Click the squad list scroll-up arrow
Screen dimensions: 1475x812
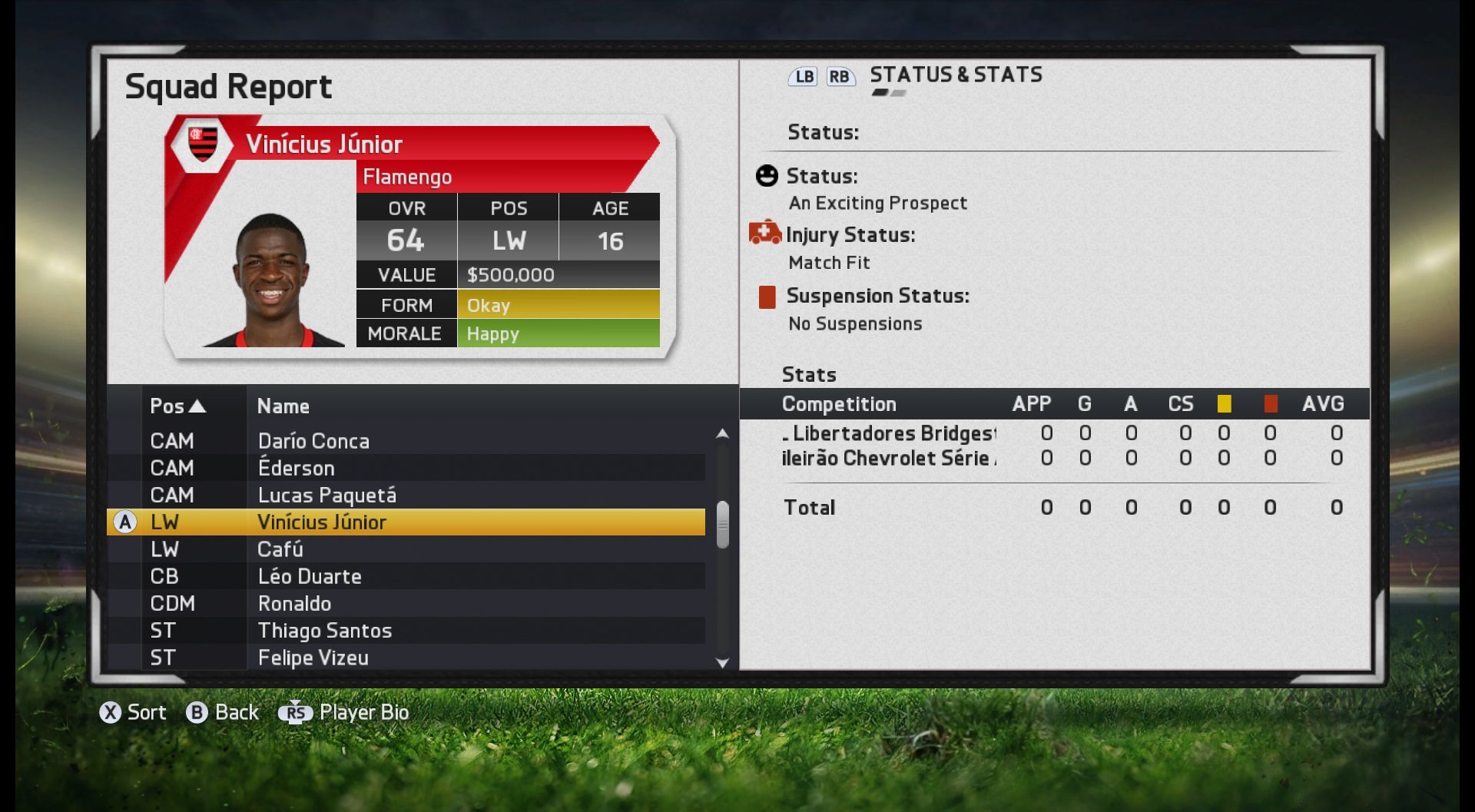[722, 434]
